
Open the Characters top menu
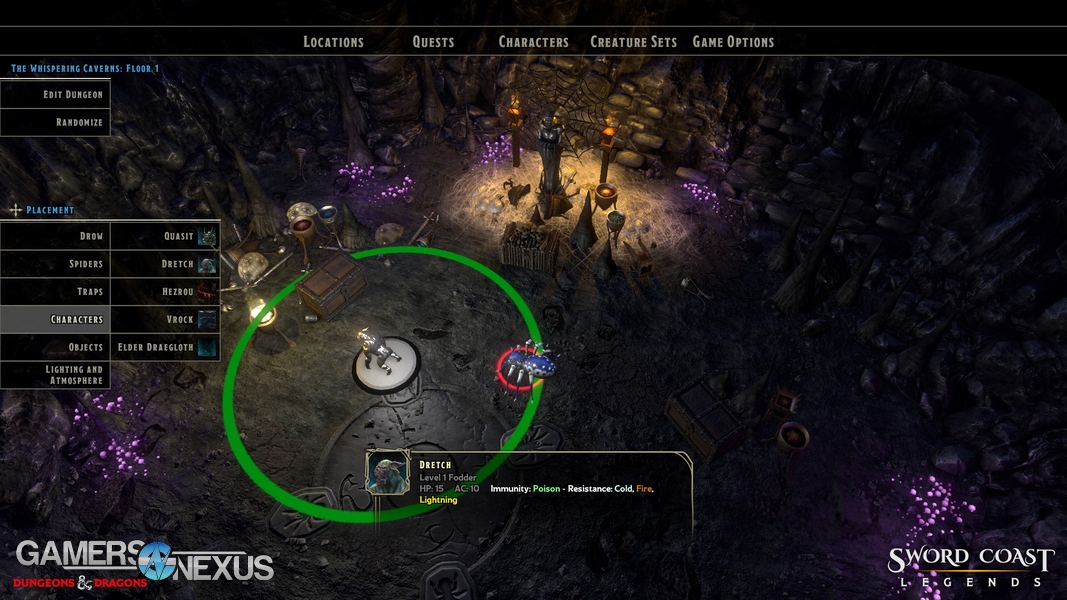(x=533, y=42)
